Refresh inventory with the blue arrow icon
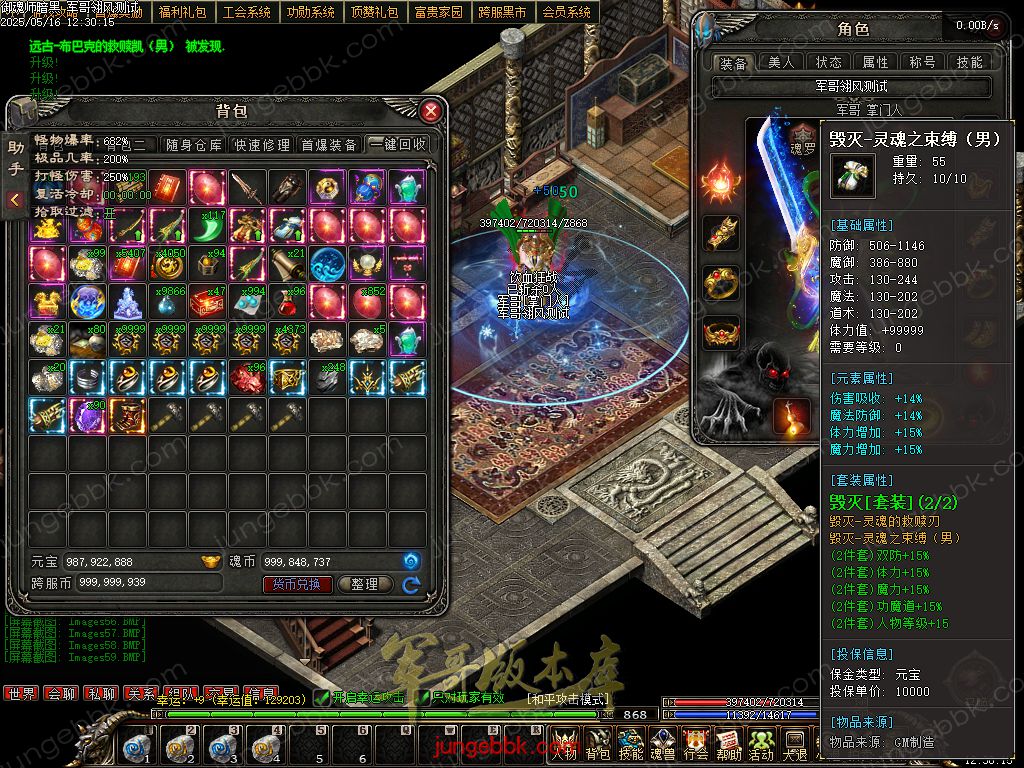Image resolution: width=1024 pixels, height=768 pixels. (411, 585)
